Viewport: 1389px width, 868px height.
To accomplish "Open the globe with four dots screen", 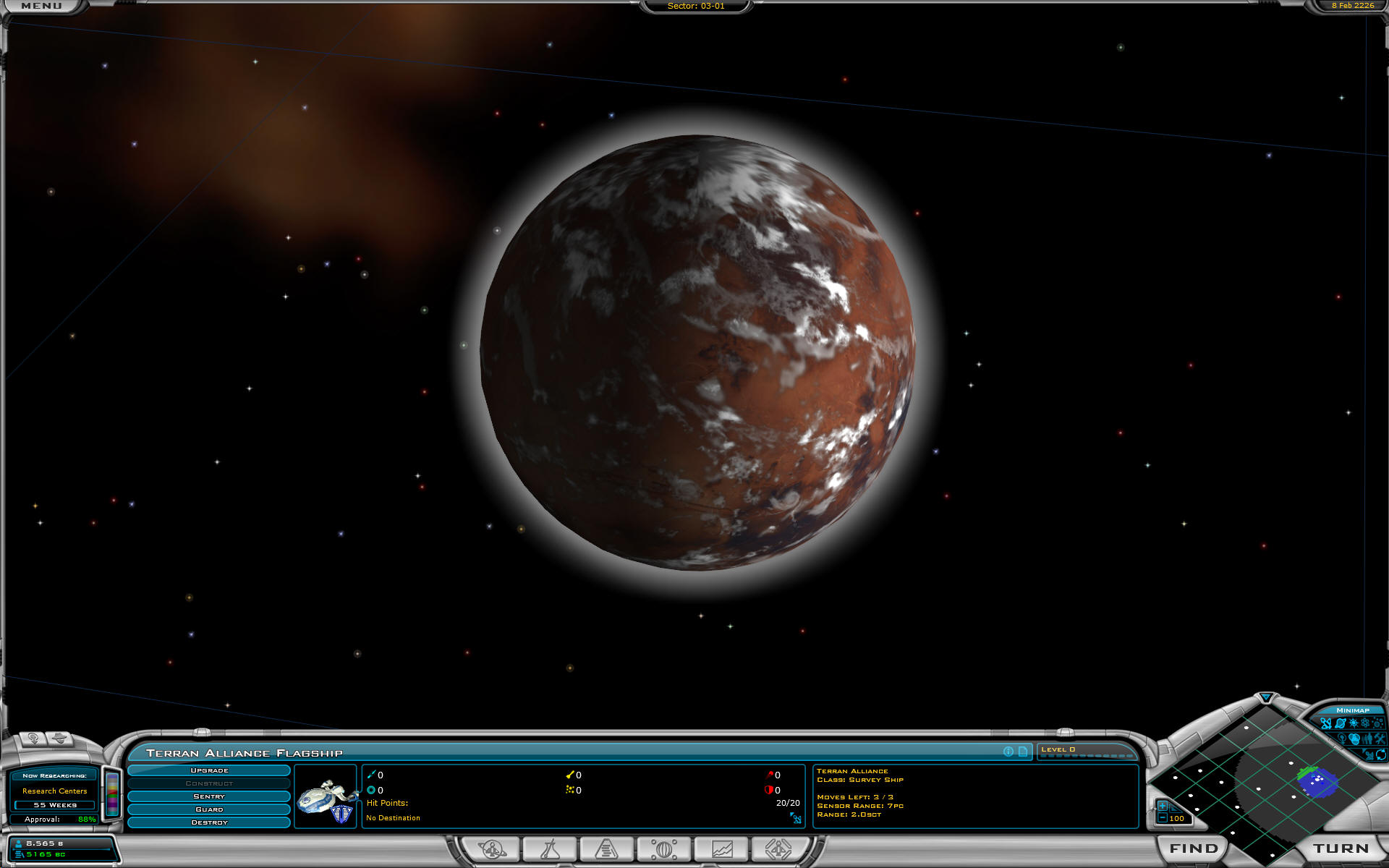I will 663,848.
